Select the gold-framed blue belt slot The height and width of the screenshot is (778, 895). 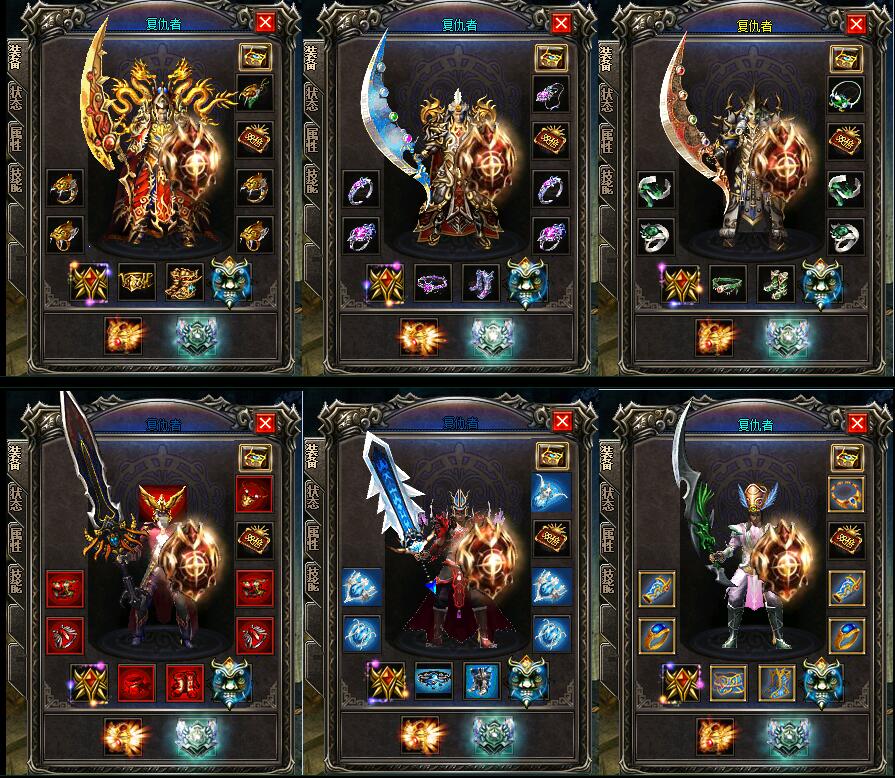click(728, 682)
